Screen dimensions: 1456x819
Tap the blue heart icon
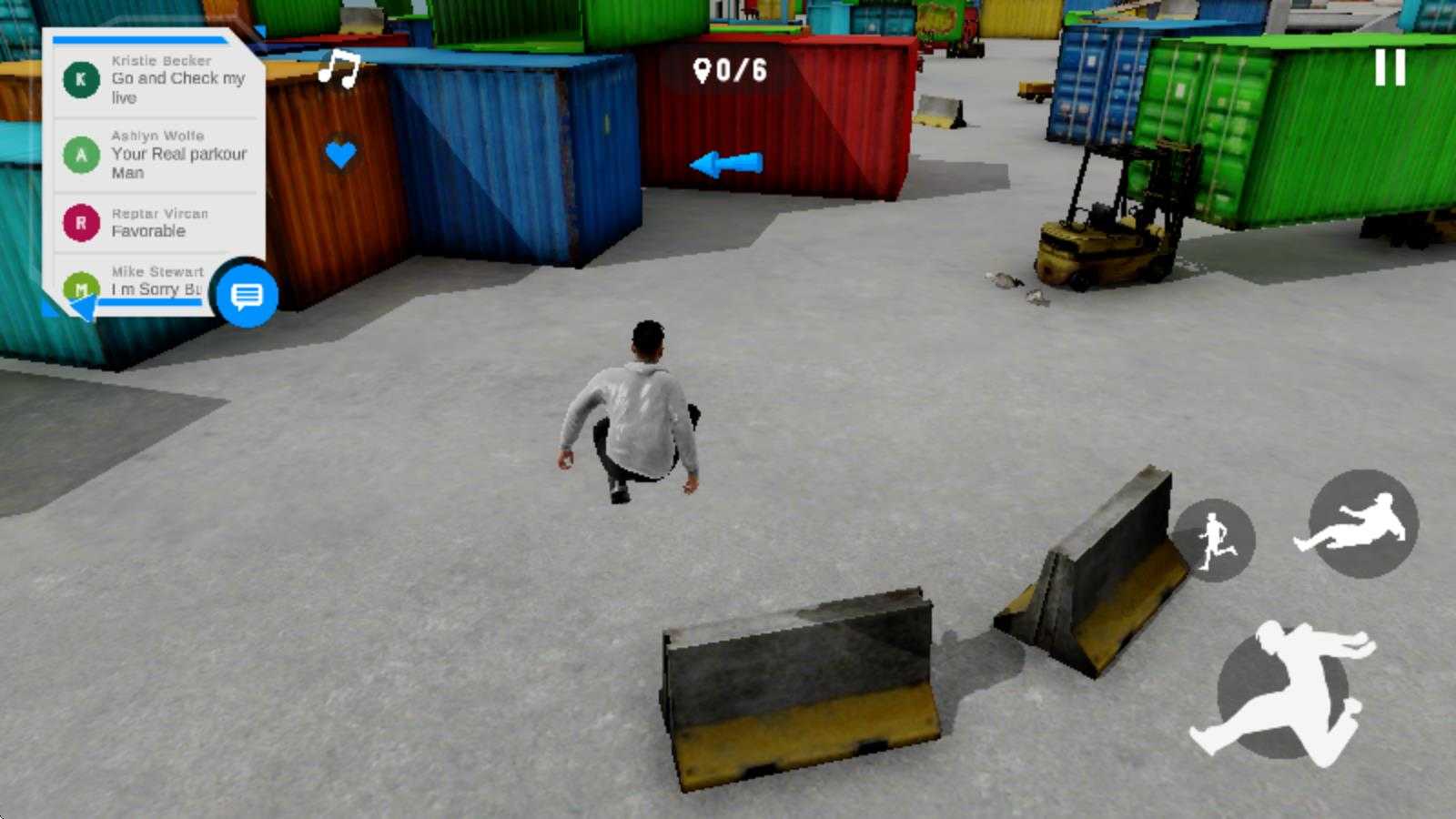pos(340,154)
